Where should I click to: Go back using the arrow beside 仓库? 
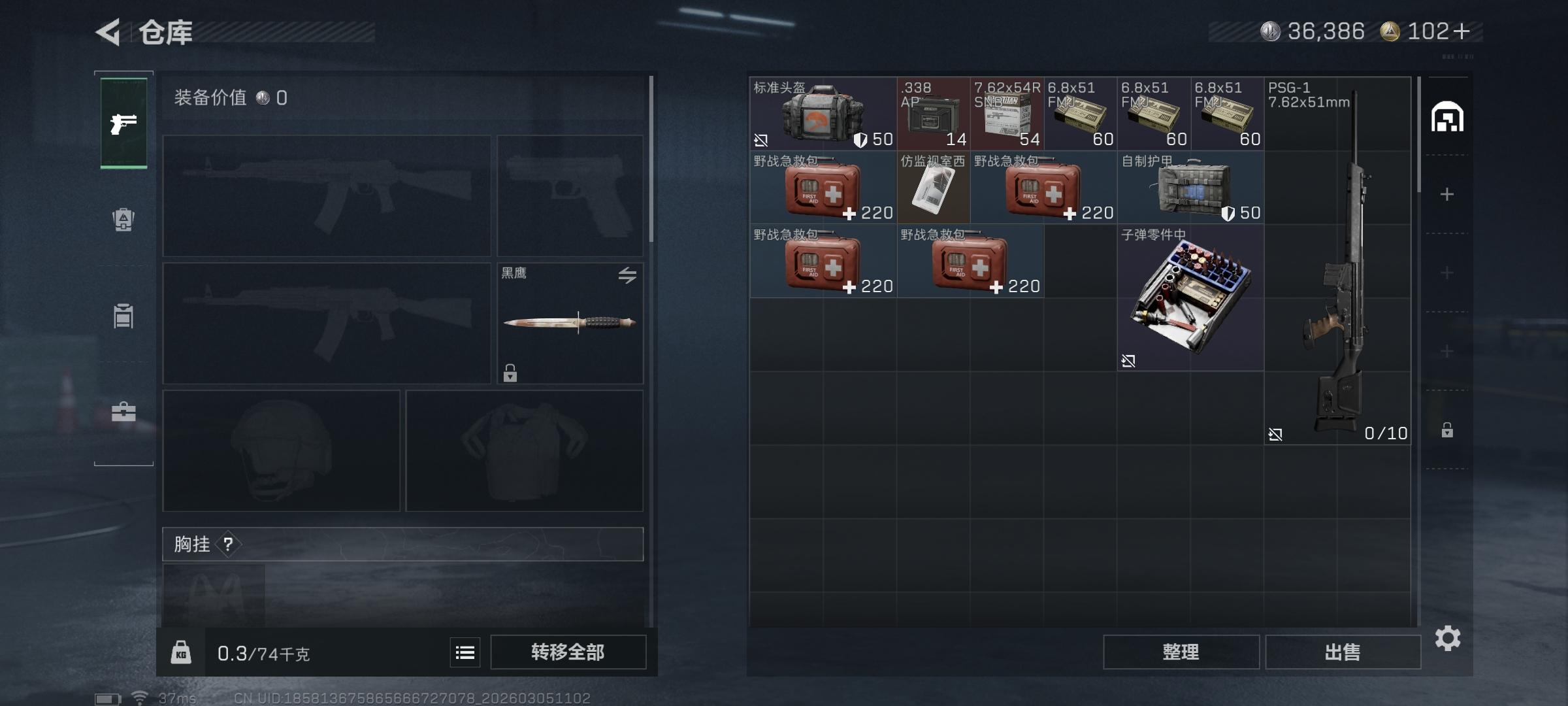pyautogui.click(x=109, y=32)
